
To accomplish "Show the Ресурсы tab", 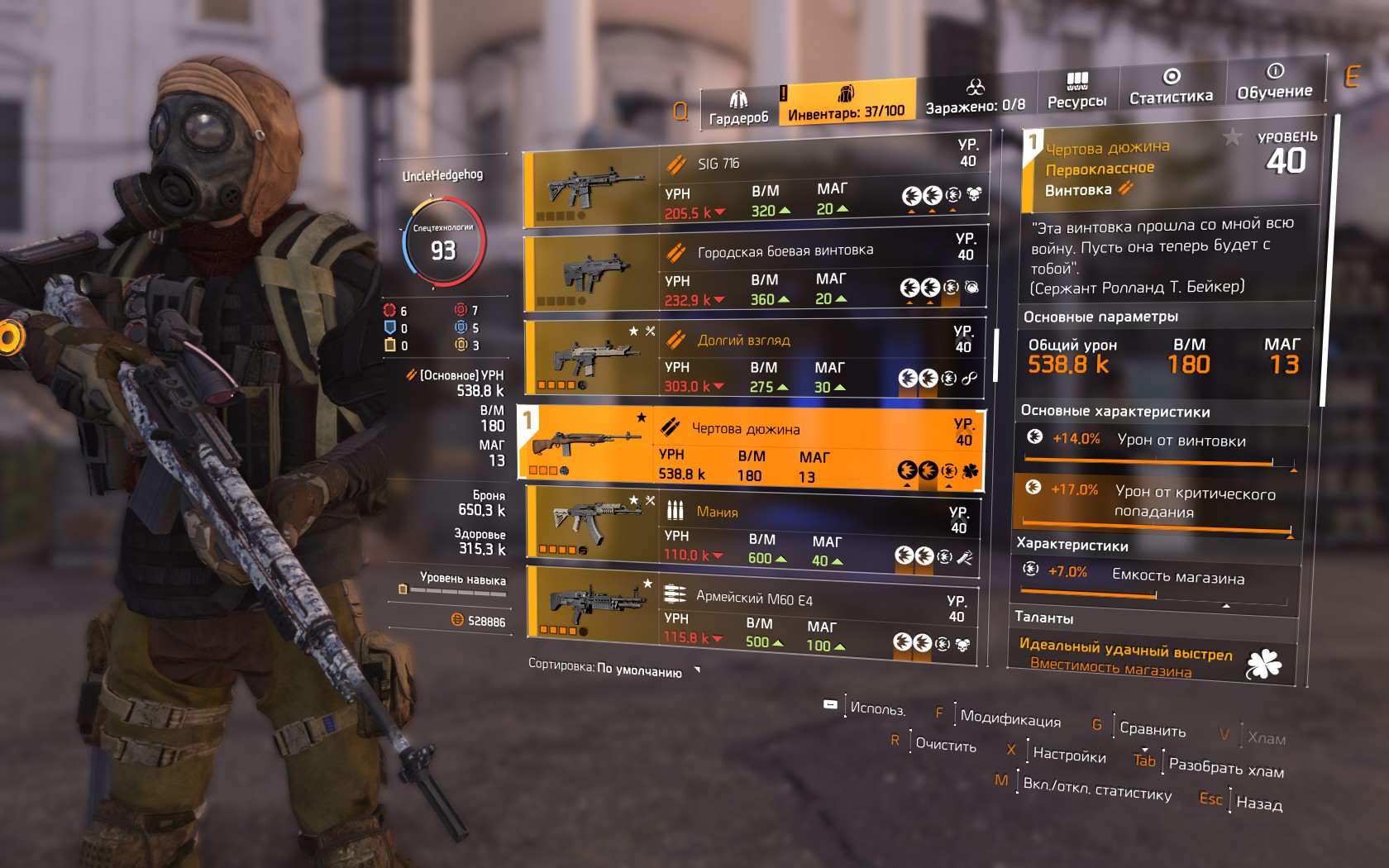I will click(x=1076, y=91).
